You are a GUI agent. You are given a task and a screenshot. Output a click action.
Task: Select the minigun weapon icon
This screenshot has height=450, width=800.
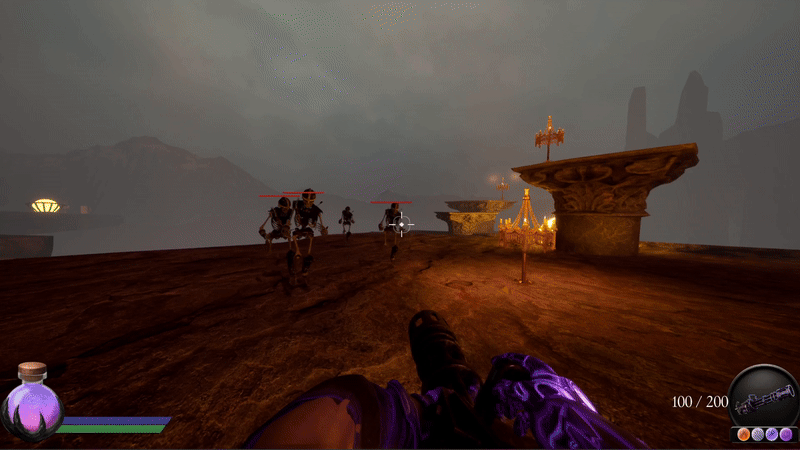(763, 403)
